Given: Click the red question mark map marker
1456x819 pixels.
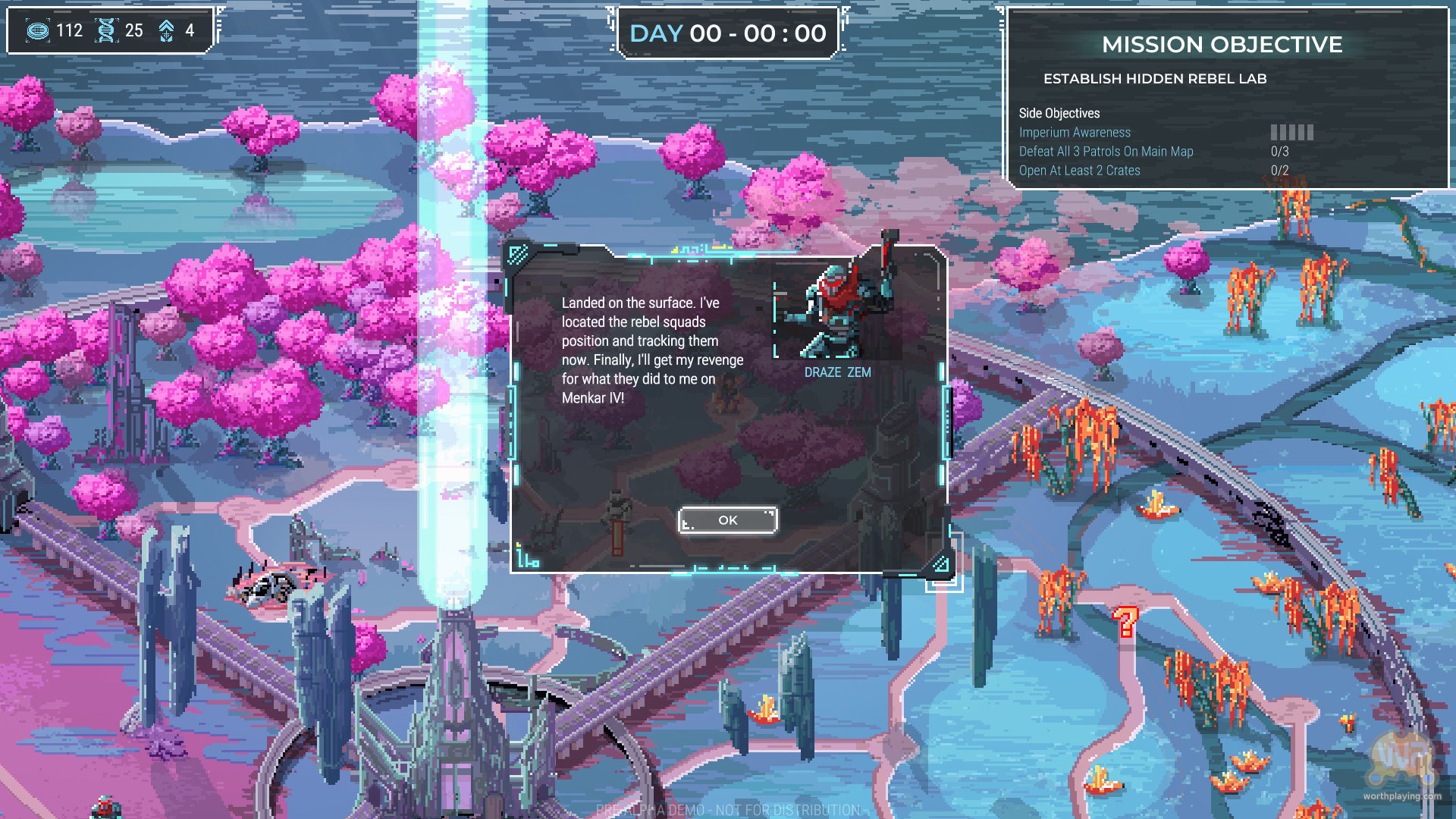Looking at the screenshot, I should 1125,623.
